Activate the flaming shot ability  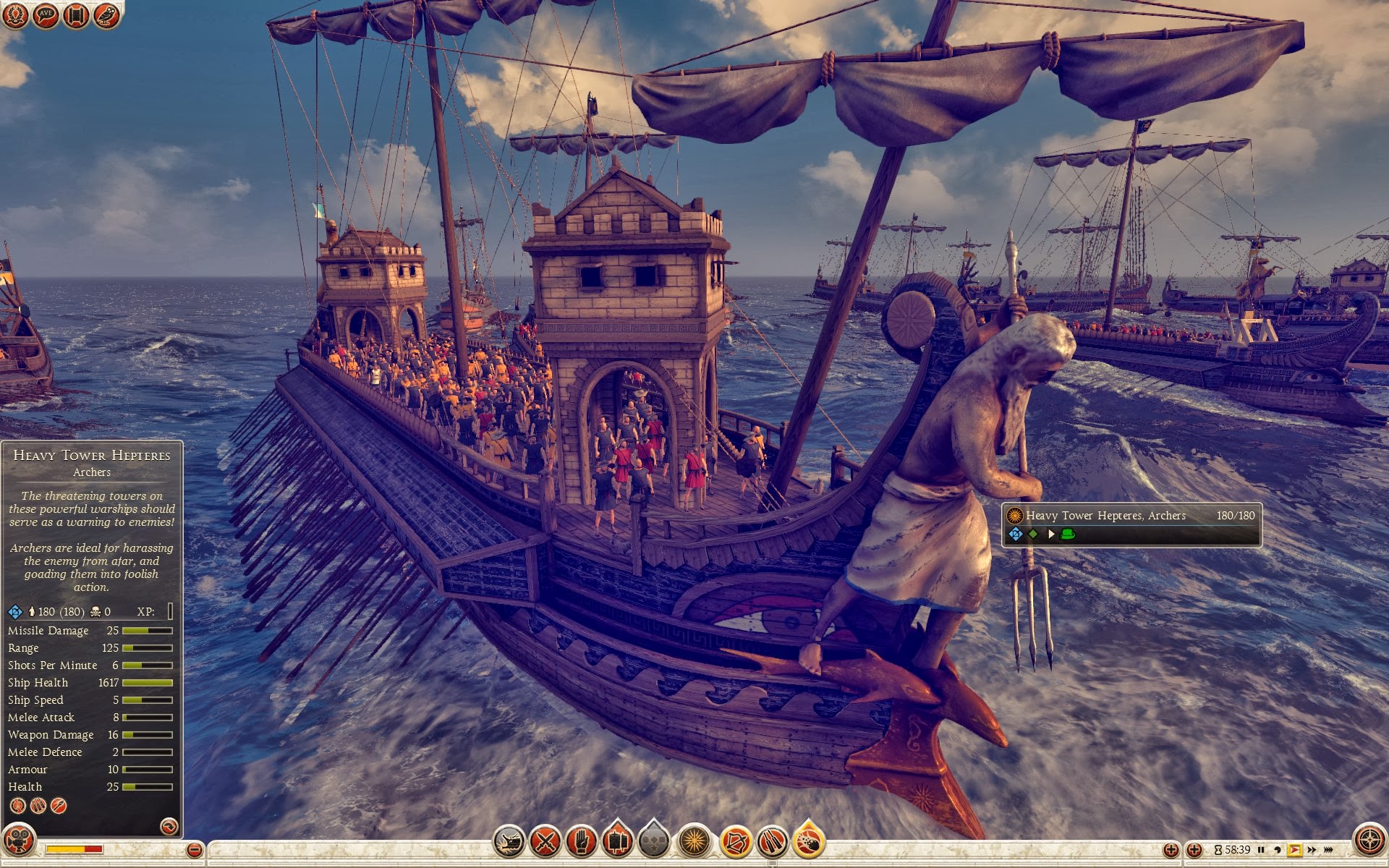pos(809,841)
